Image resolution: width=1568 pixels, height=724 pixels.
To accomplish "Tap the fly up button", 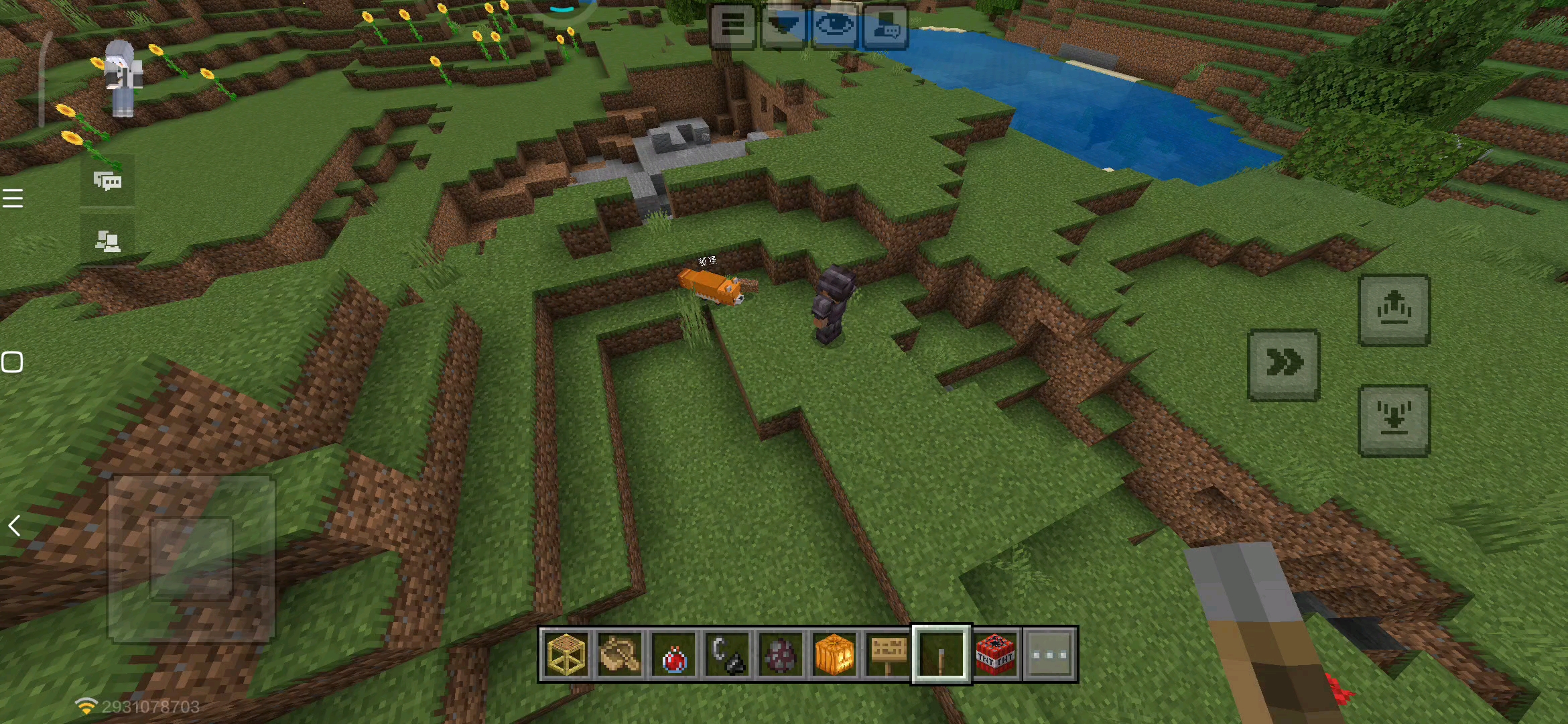I will click(1394, 310).
